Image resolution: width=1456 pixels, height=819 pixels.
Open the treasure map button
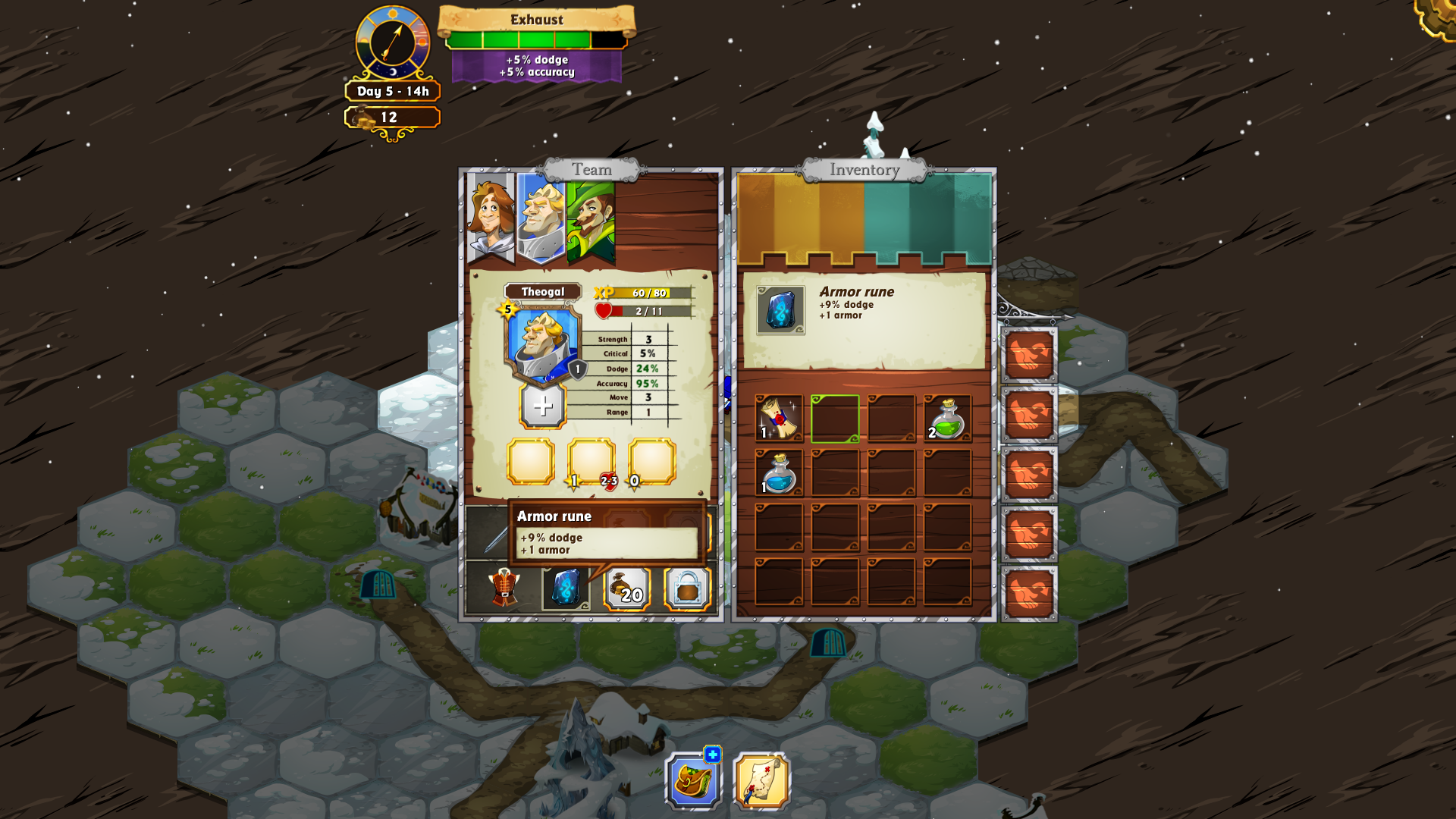(x=761, y=782)
